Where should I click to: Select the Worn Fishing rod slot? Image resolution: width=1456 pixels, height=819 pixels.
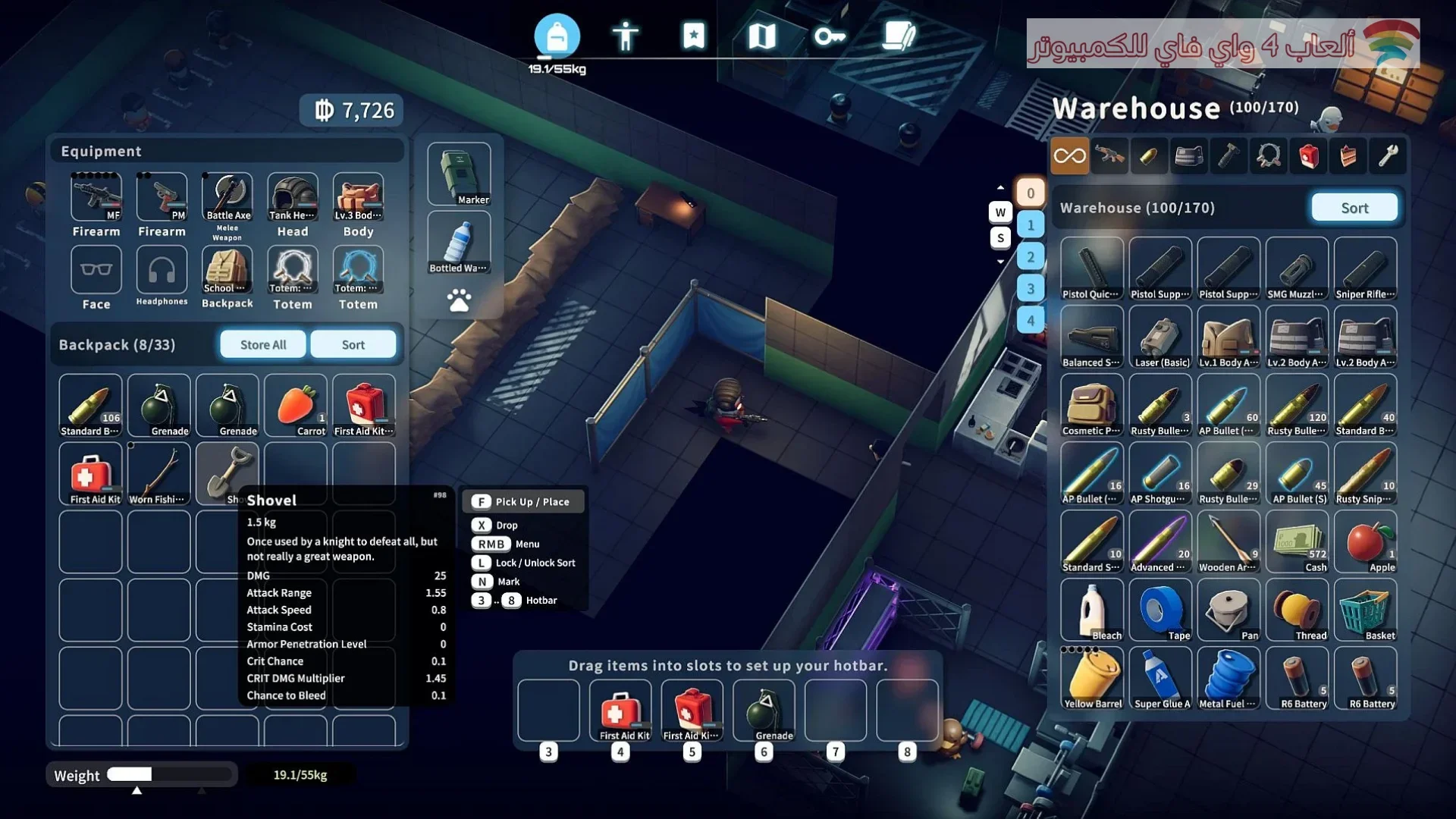pos(158,474)
